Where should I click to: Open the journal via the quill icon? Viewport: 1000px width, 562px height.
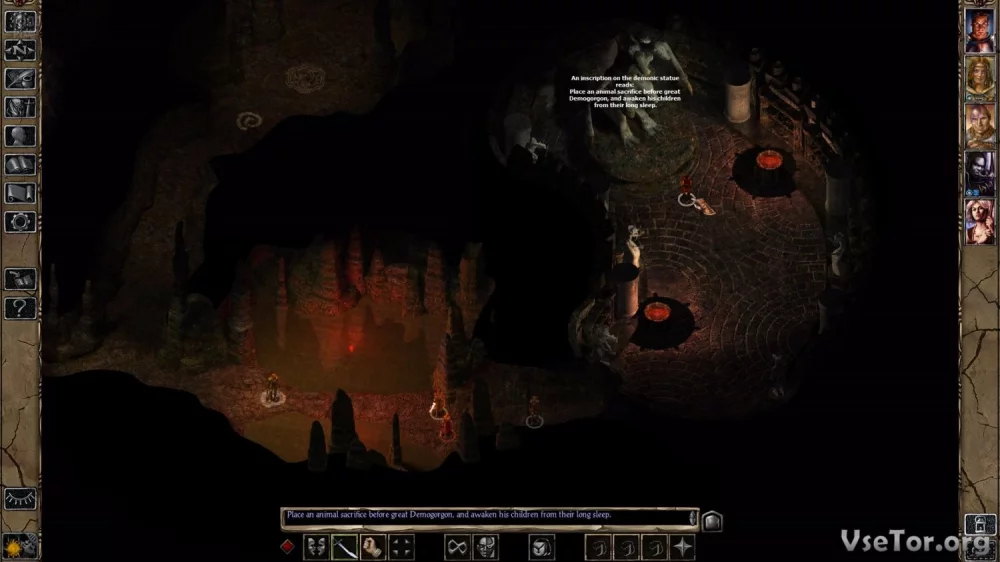[x=20, y=79]
